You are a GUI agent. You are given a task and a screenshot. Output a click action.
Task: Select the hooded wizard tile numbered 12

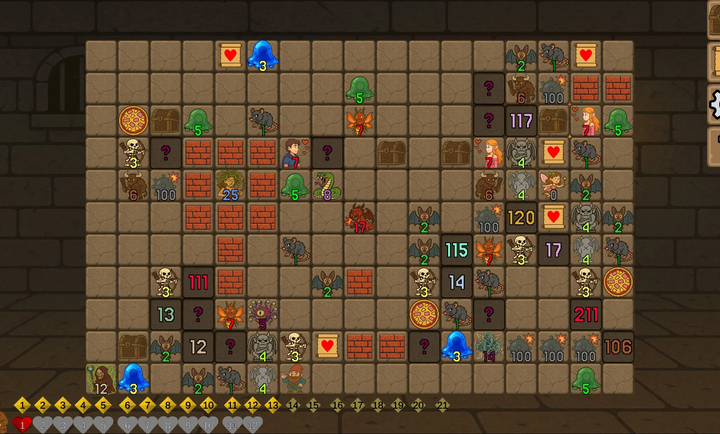point(101,379)
